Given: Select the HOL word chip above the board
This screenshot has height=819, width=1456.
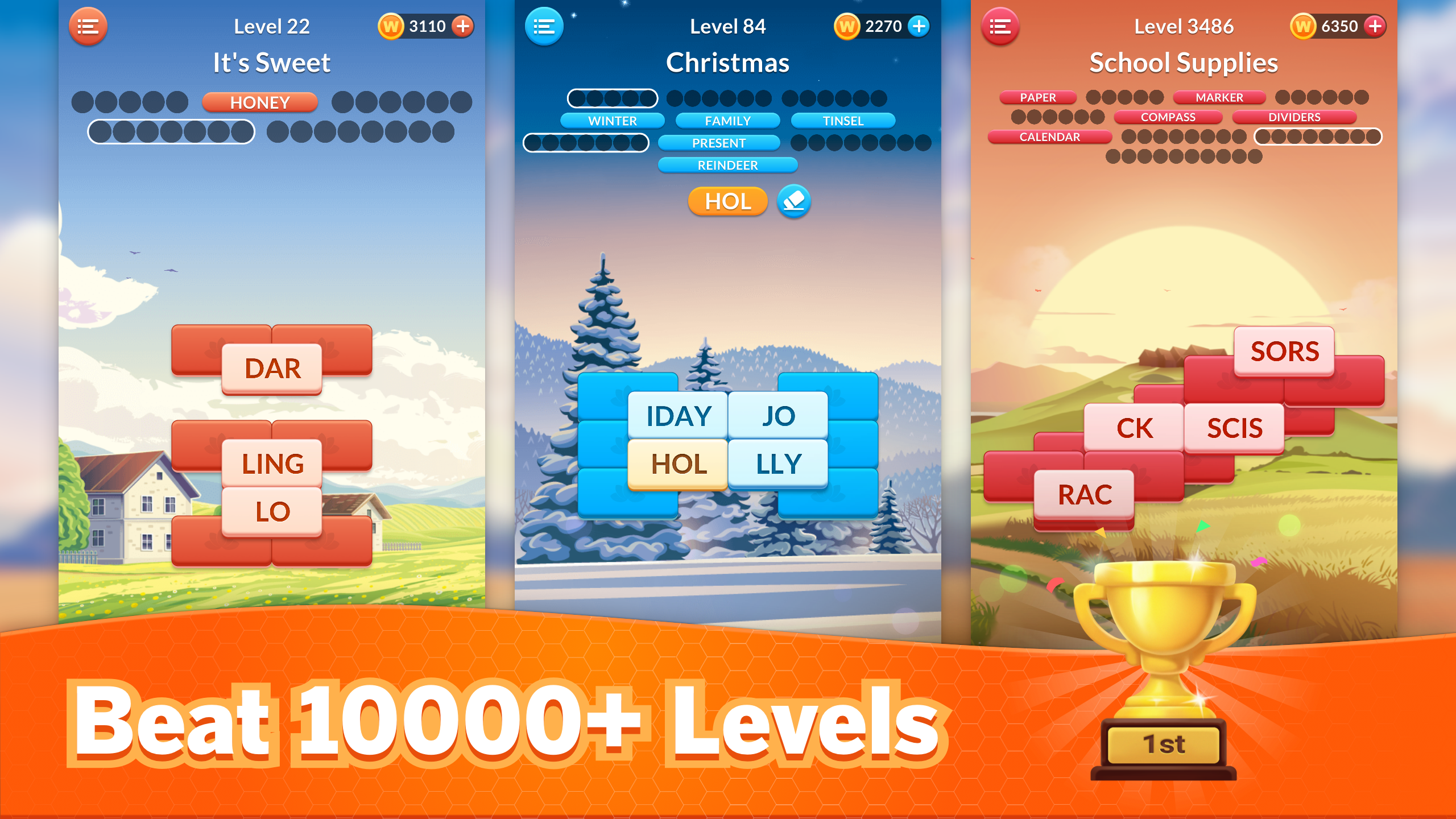Looking at the screenshot, I should [x=727, y=201].
